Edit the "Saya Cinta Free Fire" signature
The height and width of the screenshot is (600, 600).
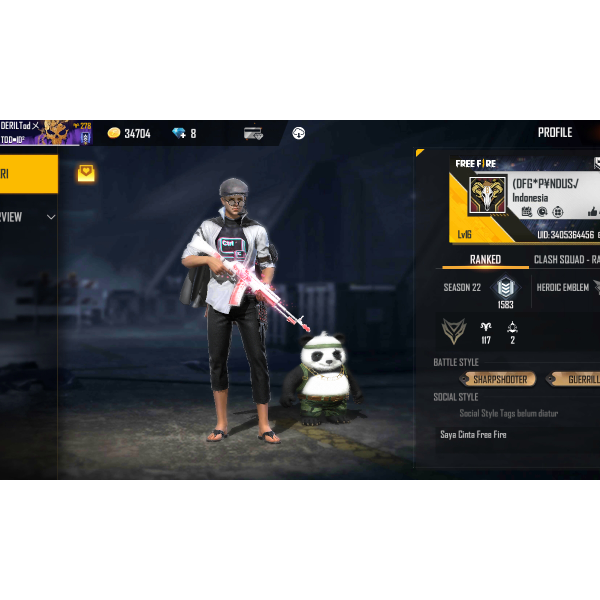(x=473, y=435)
